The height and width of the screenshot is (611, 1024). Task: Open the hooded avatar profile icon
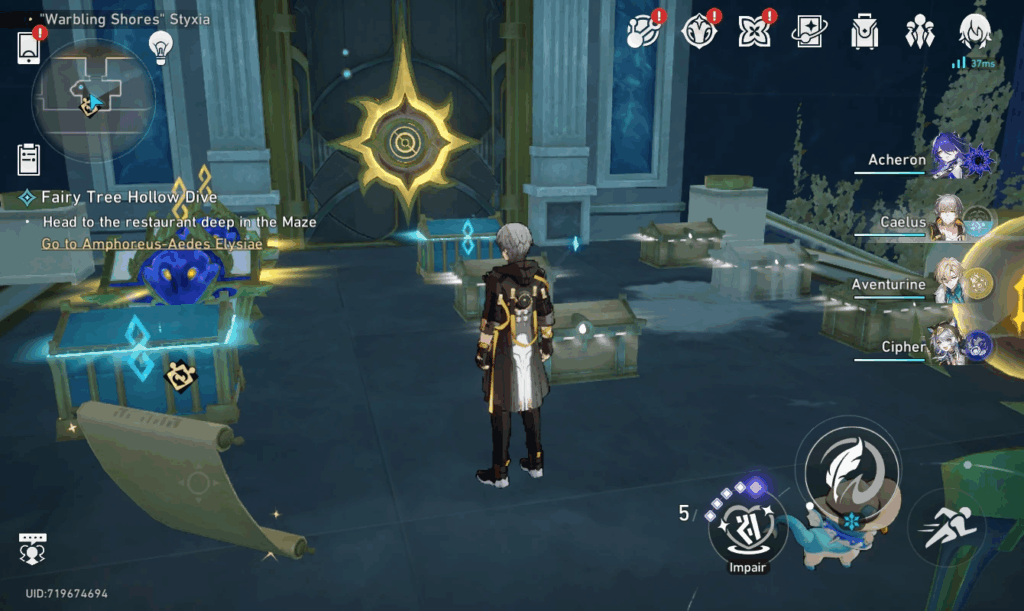[974, 31]
